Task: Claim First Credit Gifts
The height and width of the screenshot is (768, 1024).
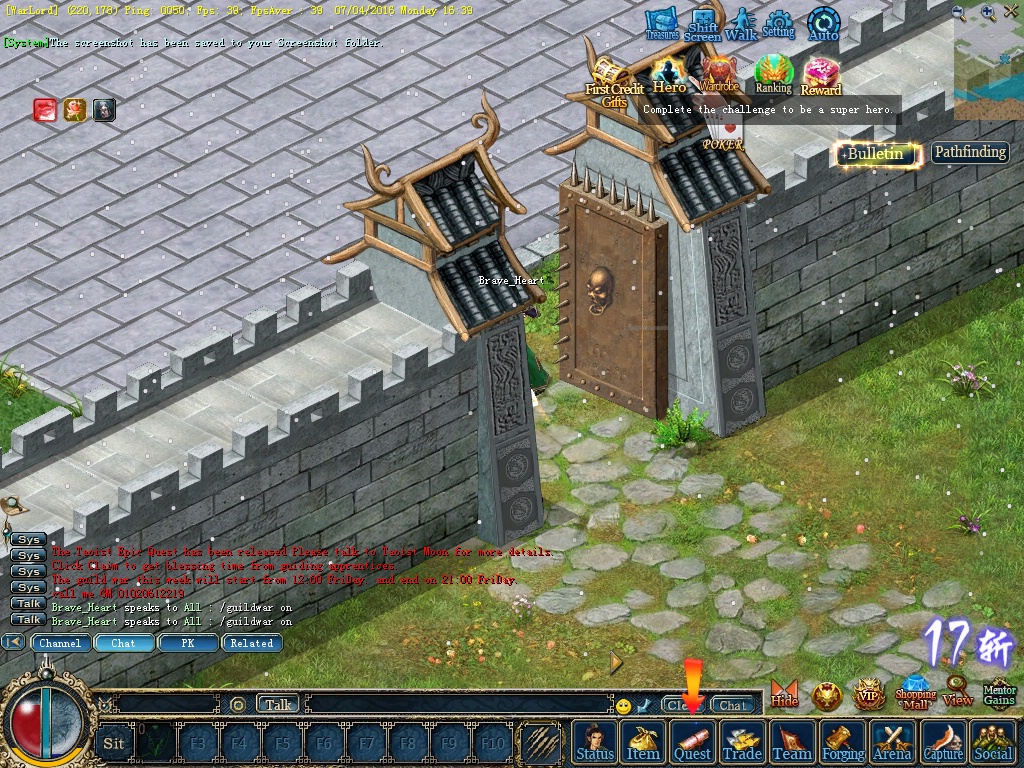Action: pyautogui.click(x=613, y=78)
